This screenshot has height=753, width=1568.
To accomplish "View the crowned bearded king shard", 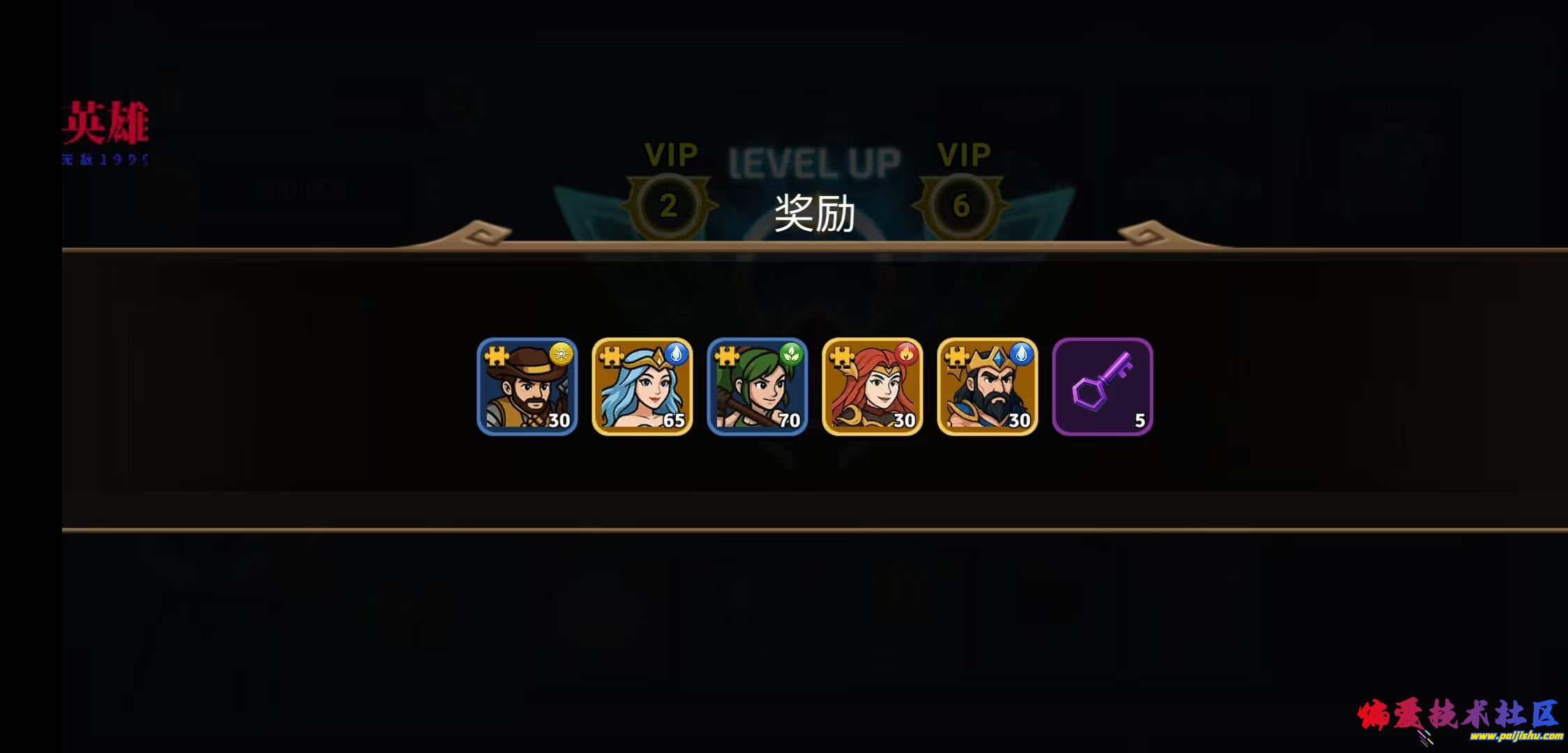I will (x=988, y=387).
